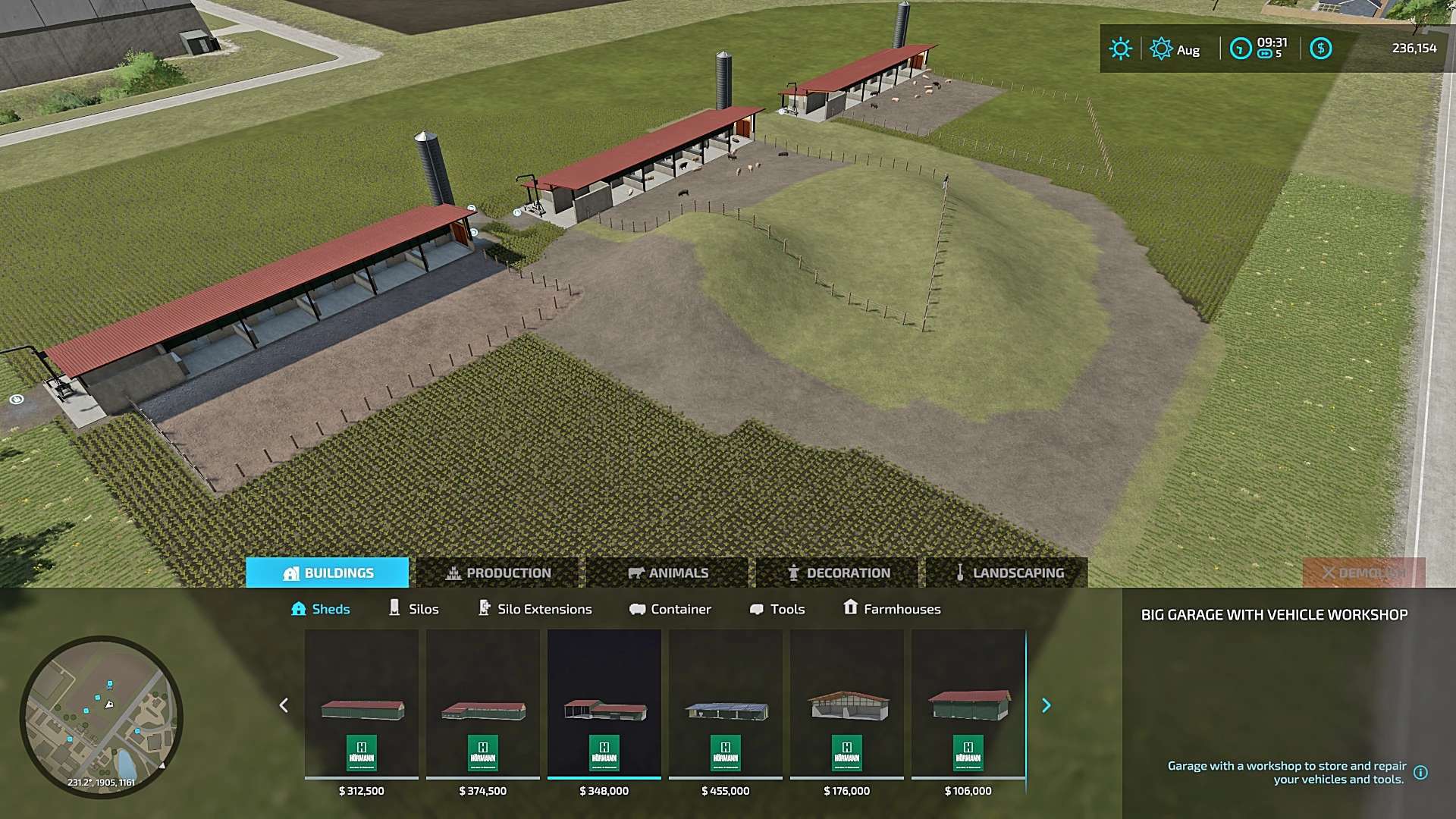Viewport: 1456px width, 819px height.
Task: Switch to the Landscaping tab
Action: 1007,573
